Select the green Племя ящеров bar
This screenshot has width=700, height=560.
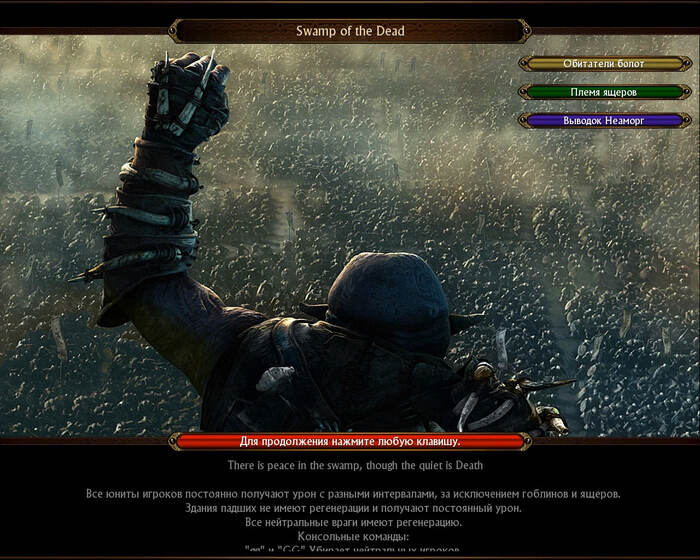pyautogui.click(x=603, y=92)
